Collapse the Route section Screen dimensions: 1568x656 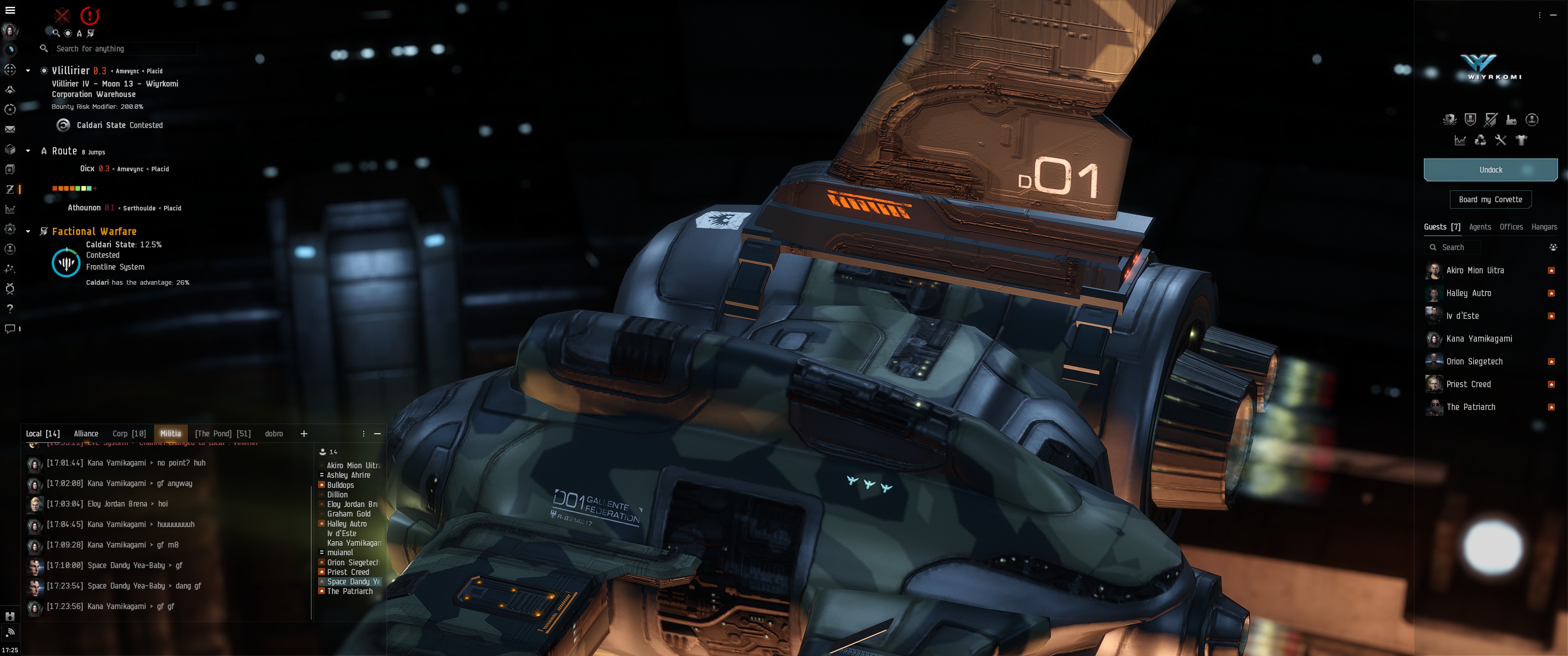(x=28, y=150)
